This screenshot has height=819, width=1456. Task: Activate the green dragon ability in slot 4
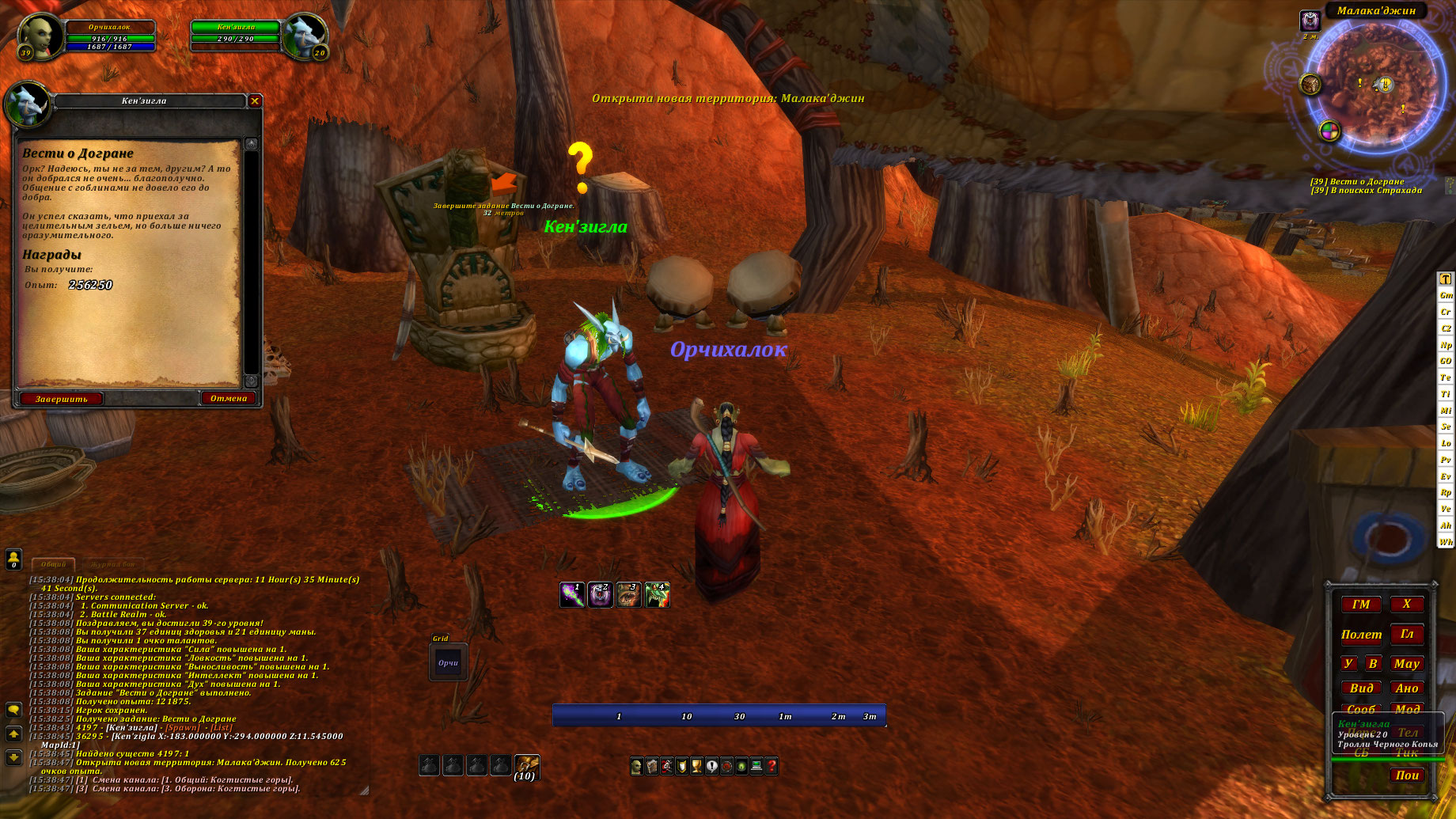click(657, 594)
